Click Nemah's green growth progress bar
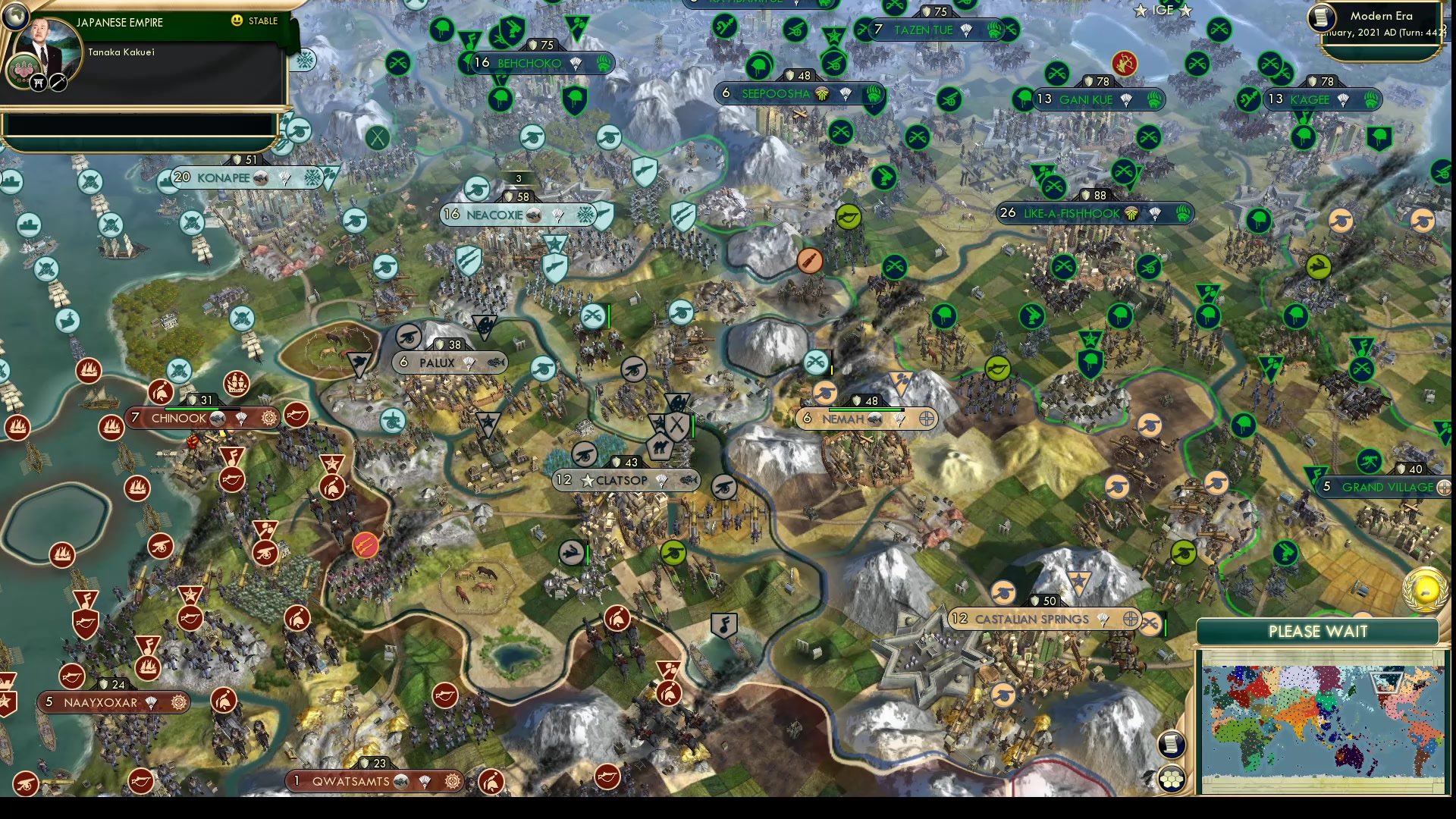The width and height of the screenshot is (1456, 819). pyautogui.click(x=864, y=409)
